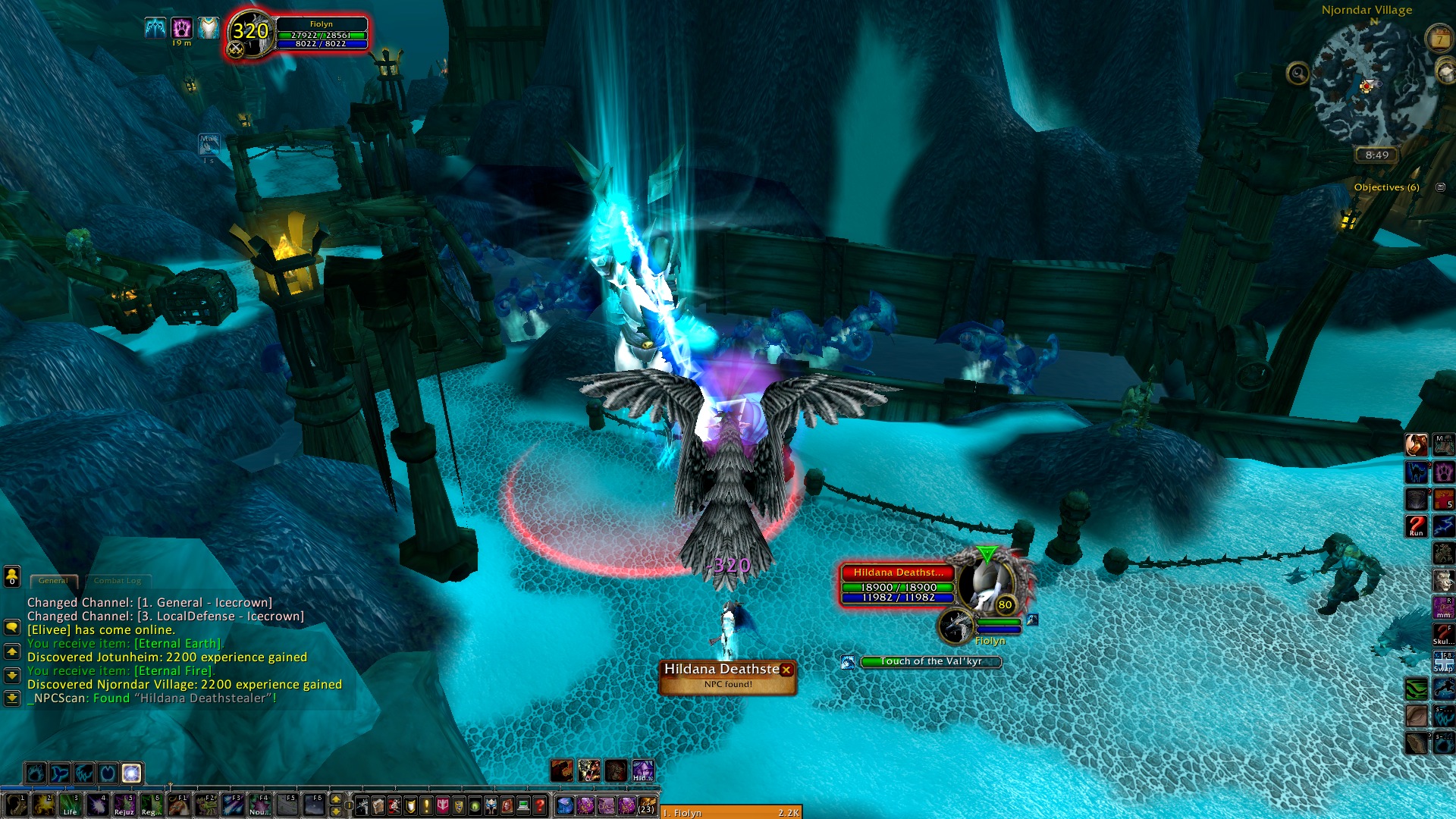Select the General chat tab
The width and height of the screenshot is (1456, 819).
53,581
